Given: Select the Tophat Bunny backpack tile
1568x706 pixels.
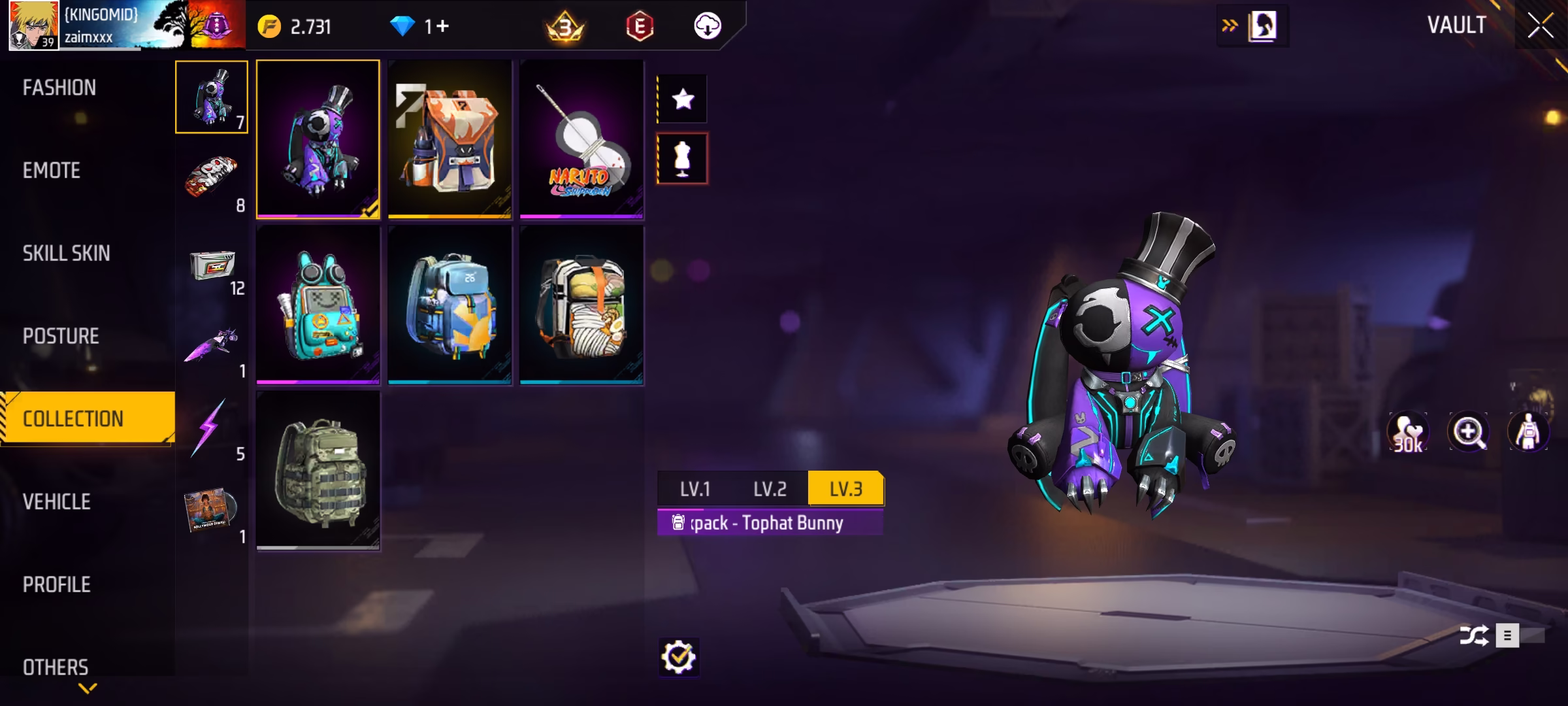Looking at the screenshot, I should (x=318, y=139).
